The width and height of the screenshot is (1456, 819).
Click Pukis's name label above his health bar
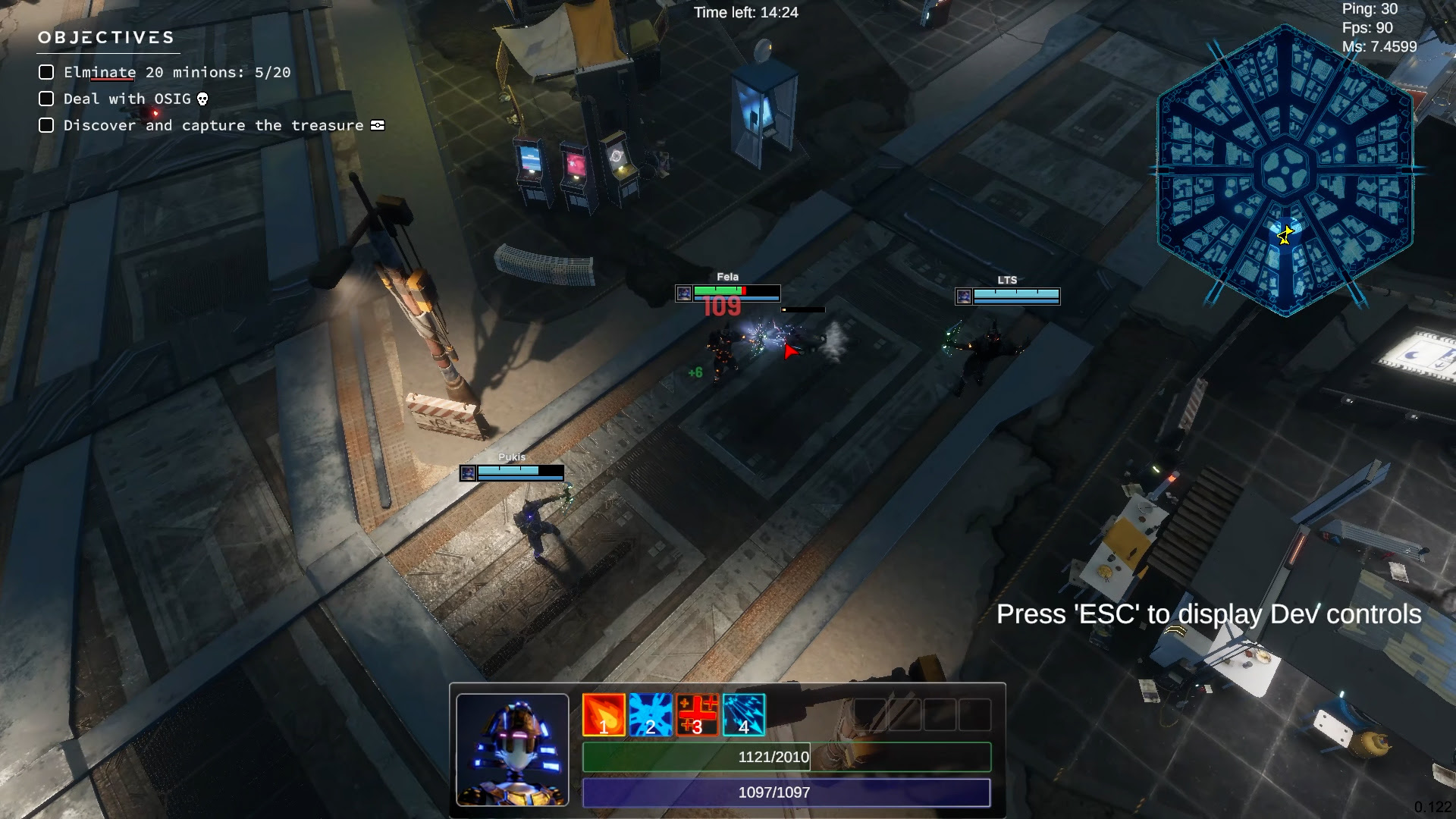(512, 457)
